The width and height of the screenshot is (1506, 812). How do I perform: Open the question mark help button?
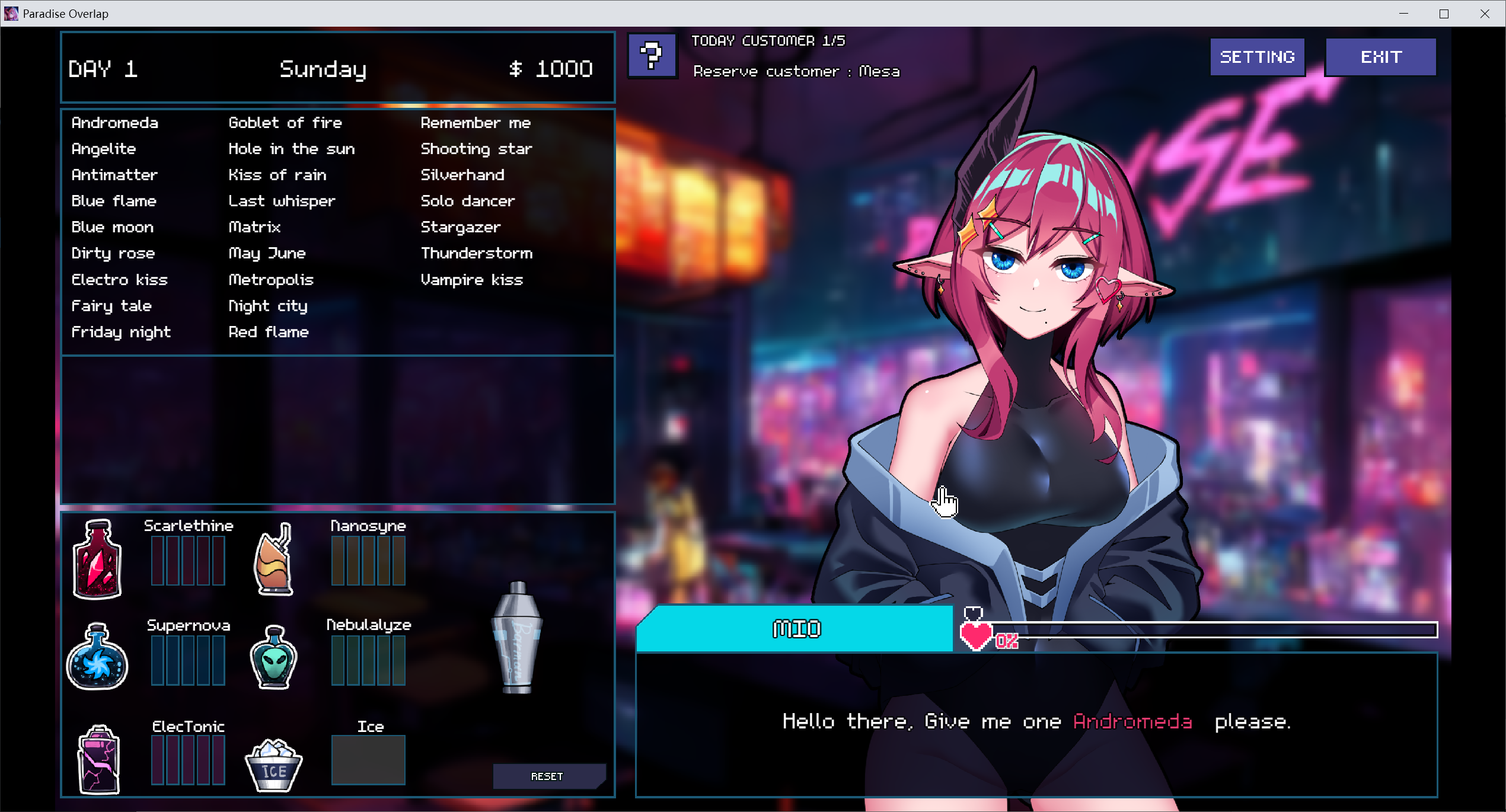click(652, 56)
